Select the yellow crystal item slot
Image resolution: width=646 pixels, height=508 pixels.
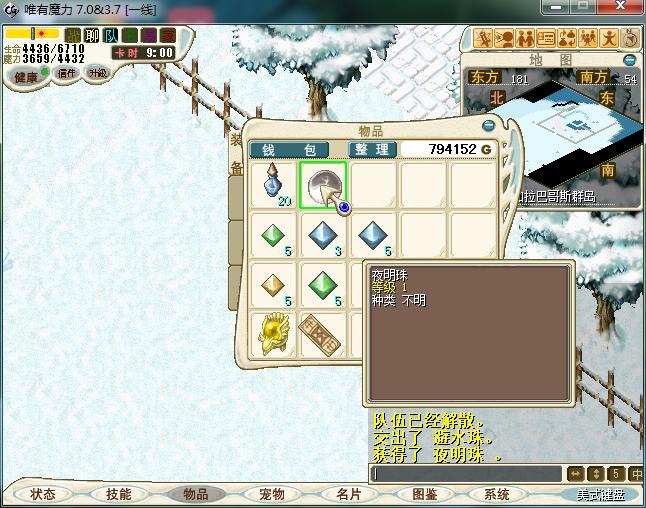point(274,284)
